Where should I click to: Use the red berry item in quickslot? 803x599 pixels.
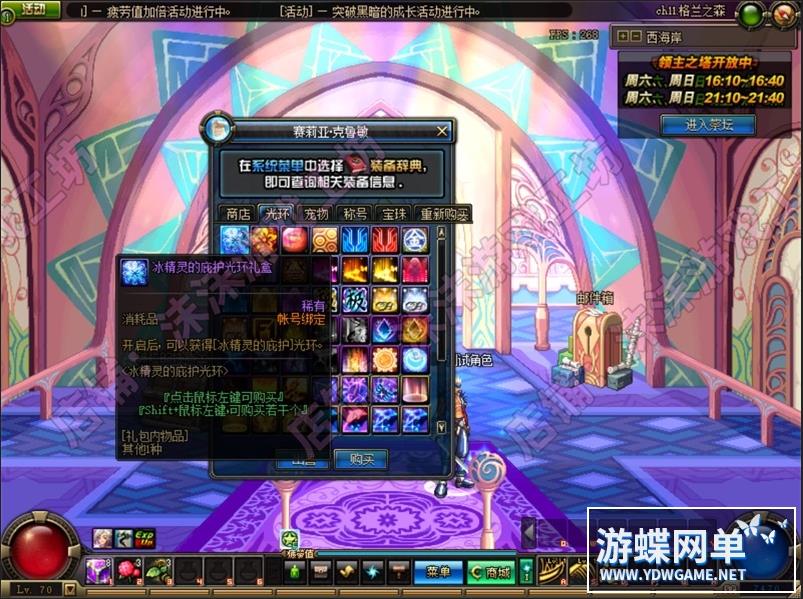pos(127,571)
